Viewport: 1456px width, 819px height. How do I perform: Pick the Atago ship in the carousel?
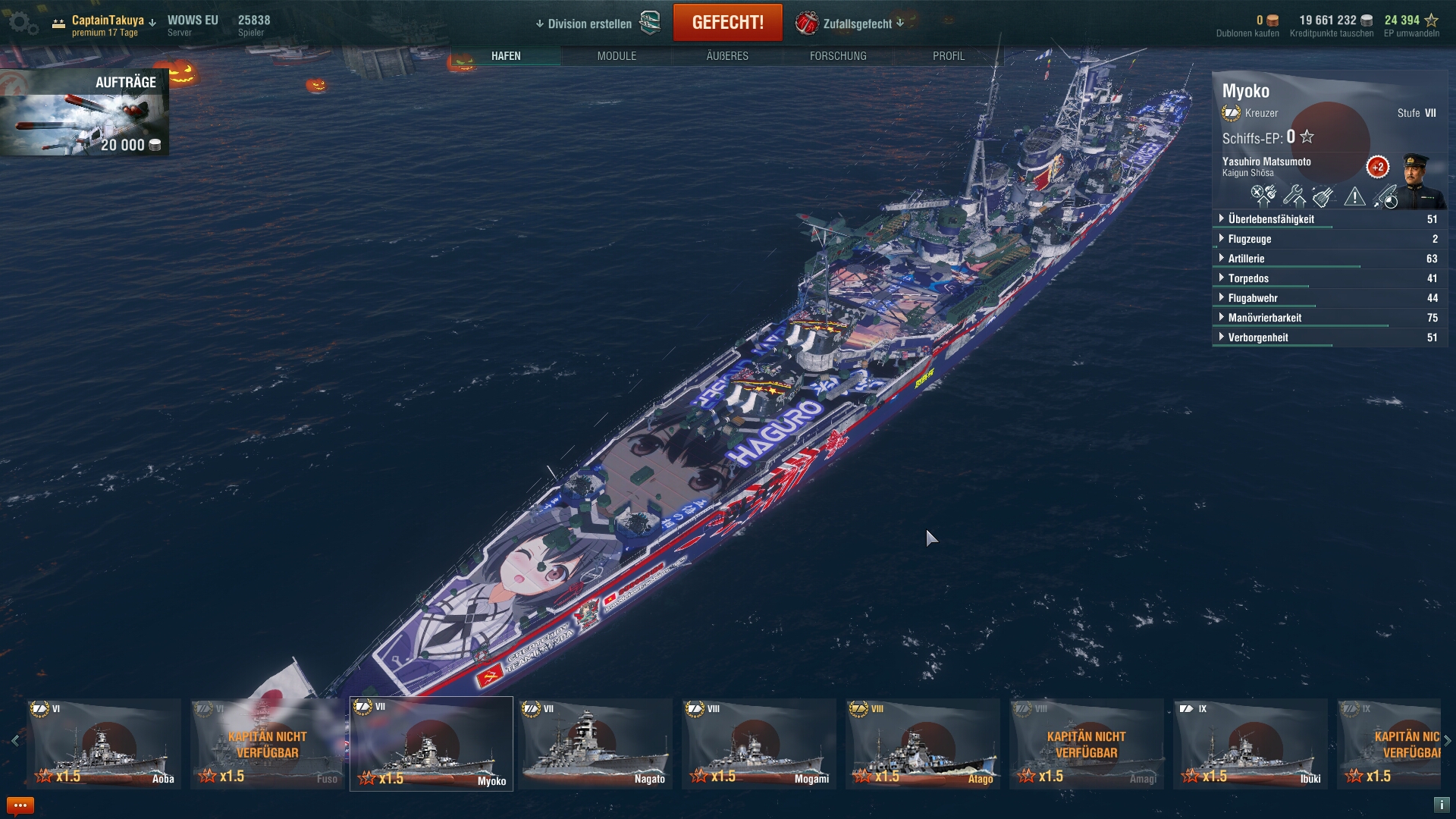923,744
